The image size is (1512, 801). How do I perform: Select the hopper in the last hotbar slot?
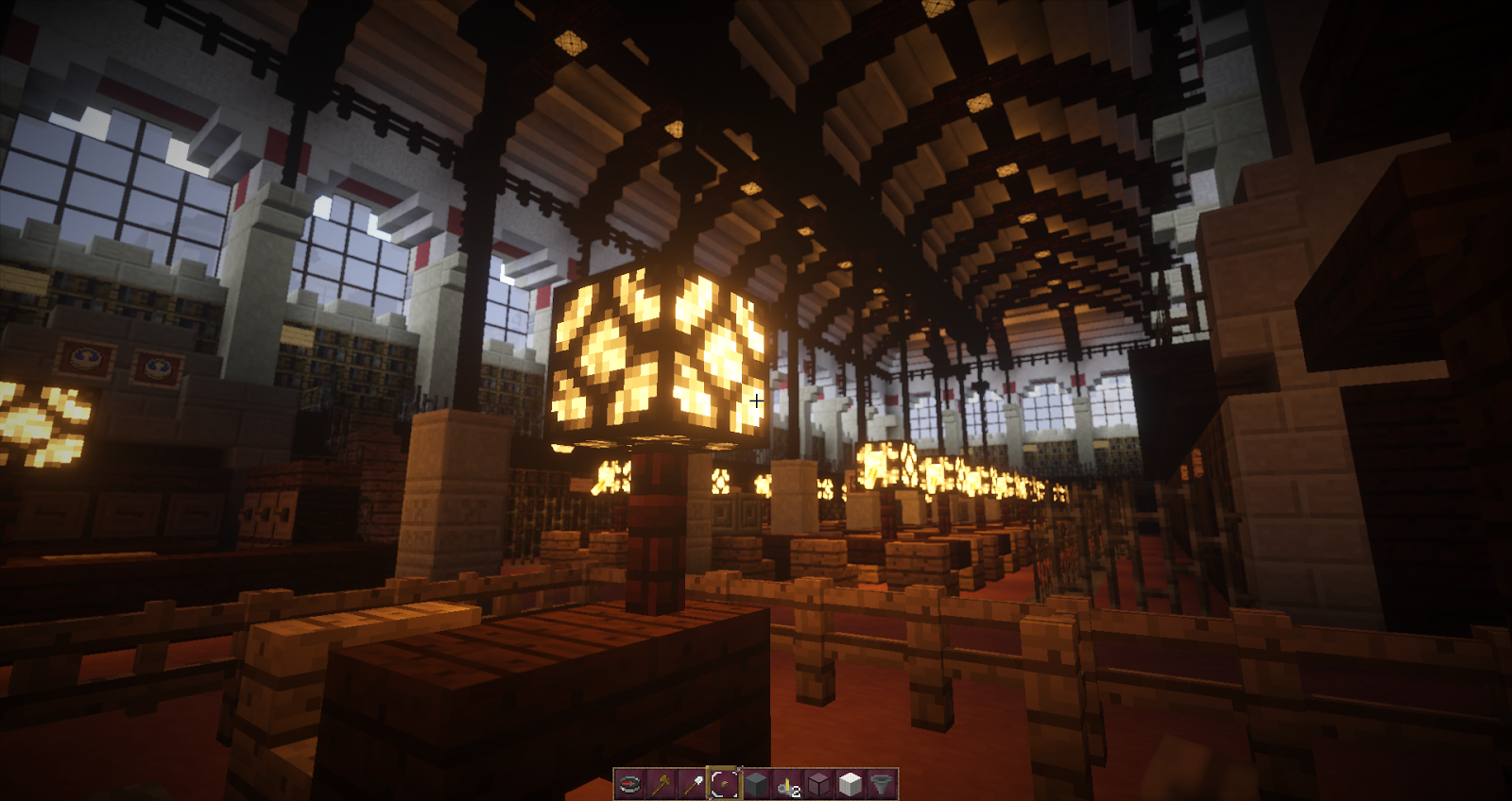[882, 782]
